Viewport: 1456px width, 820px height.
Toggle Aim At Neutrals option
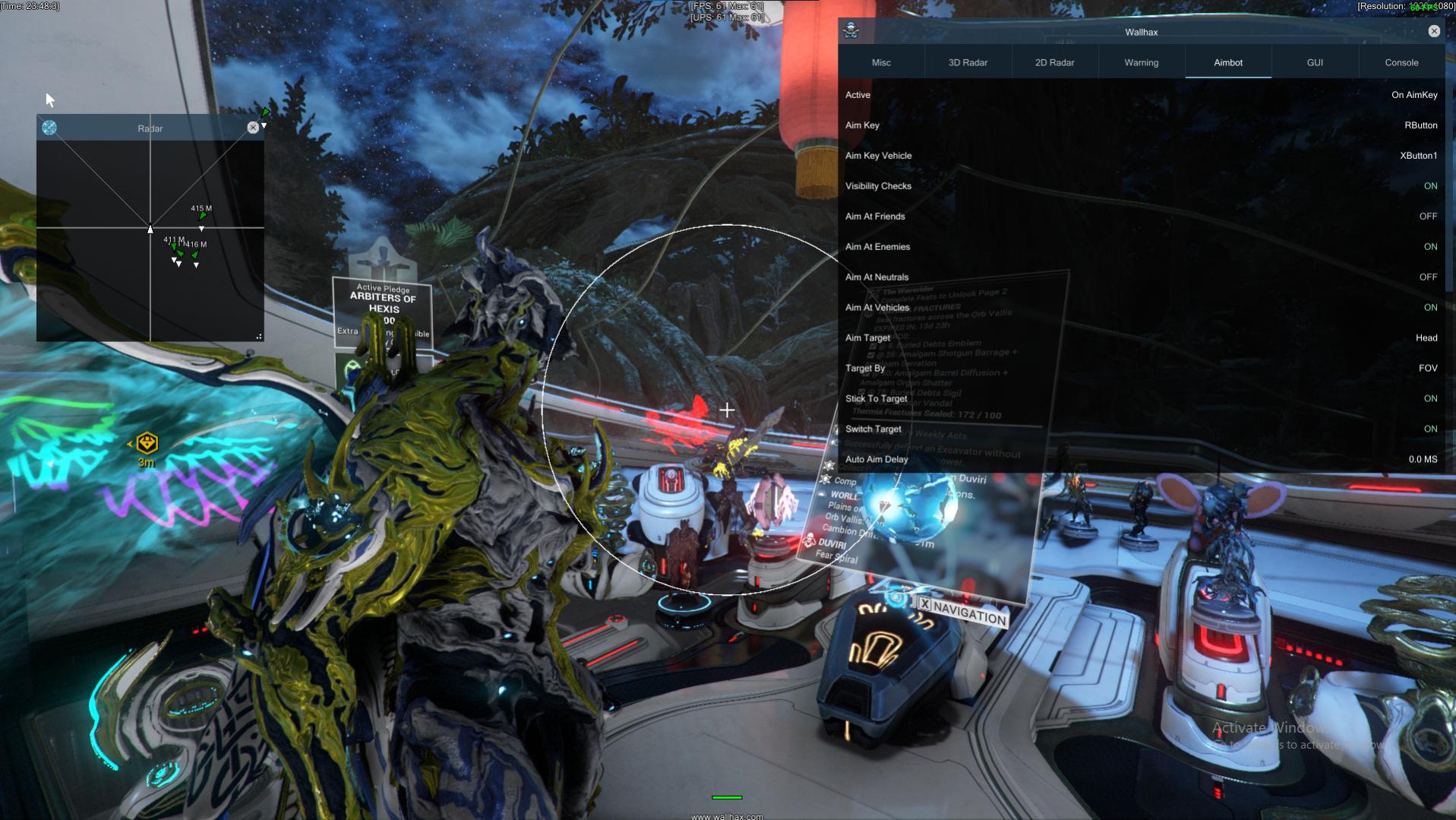[x=1428, y=277]
